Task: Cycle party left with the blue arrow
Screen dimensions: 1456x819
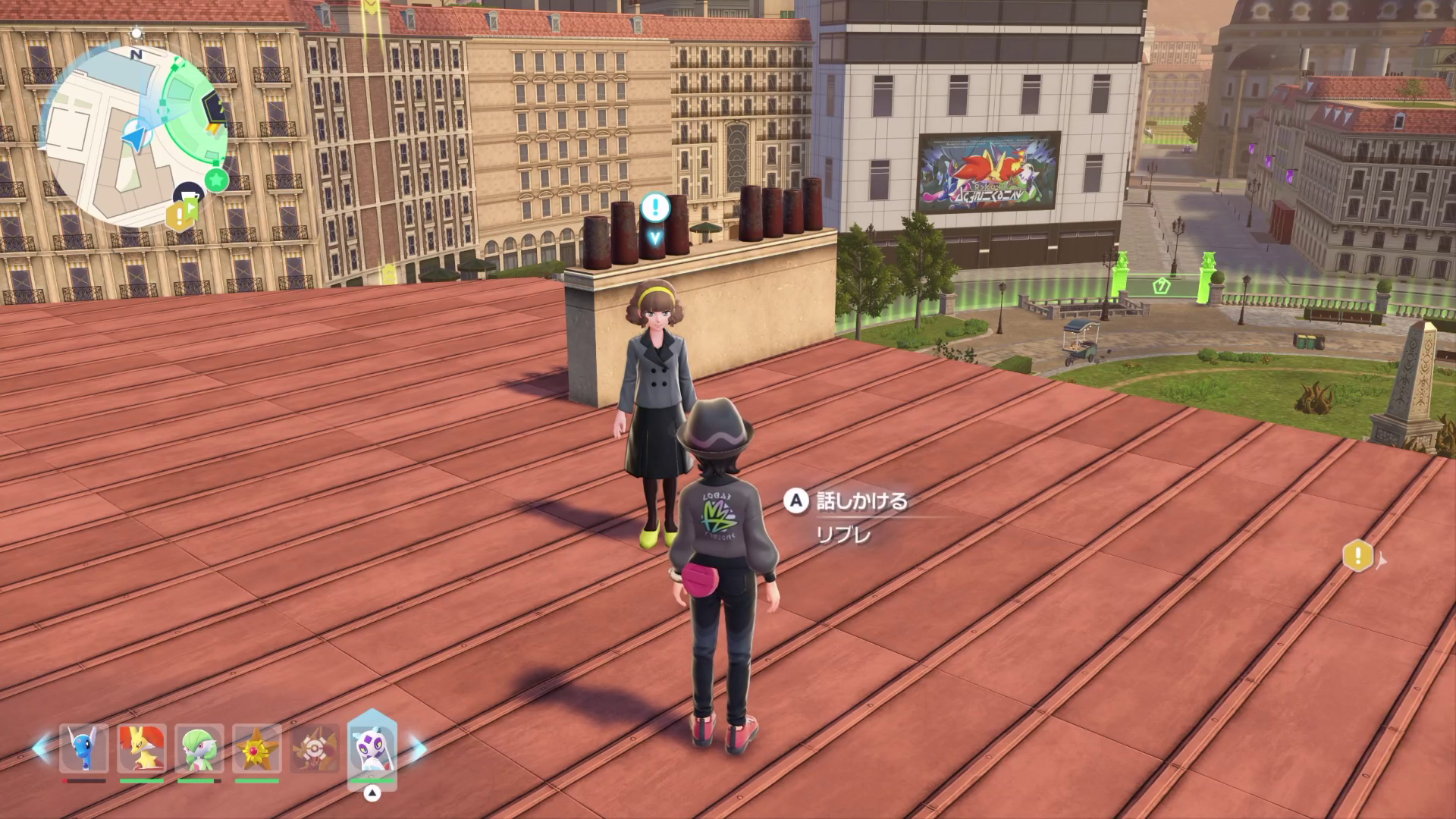Action: coord(41,748)
